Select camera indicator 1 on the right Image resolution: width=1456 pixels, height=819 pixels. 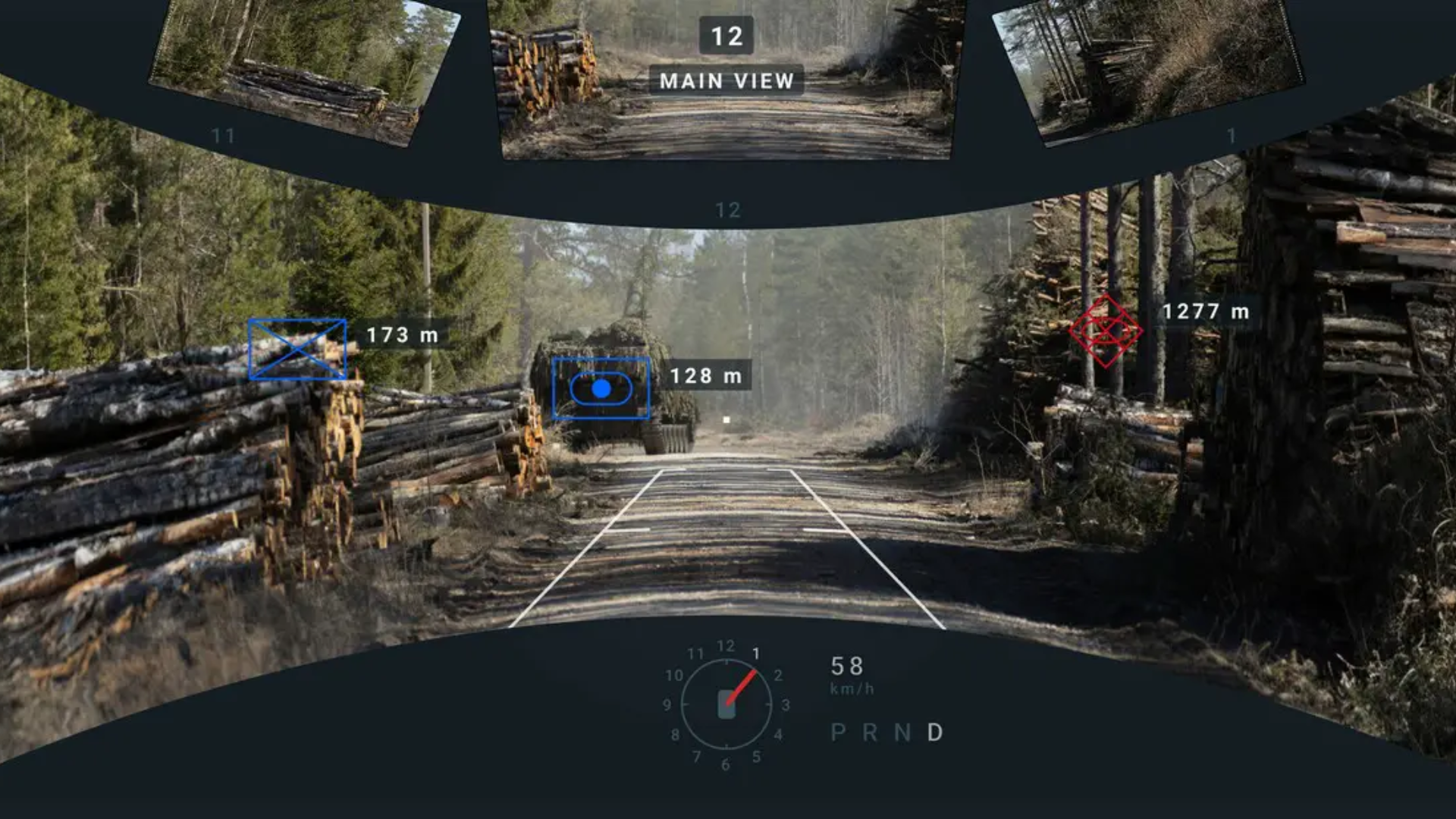[1232, 135]
